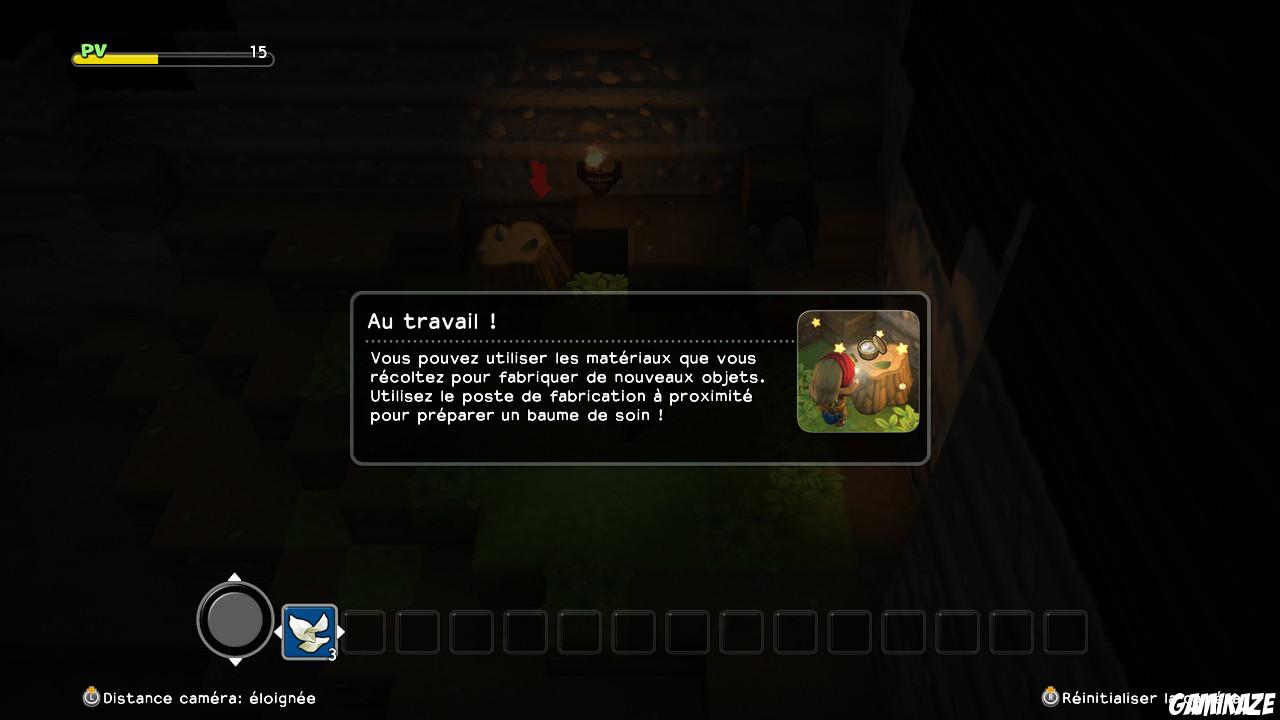Toggle hotbar selection off the dove slot
The height and width of the screenshot is (720, 1280).
coord(310,630)
